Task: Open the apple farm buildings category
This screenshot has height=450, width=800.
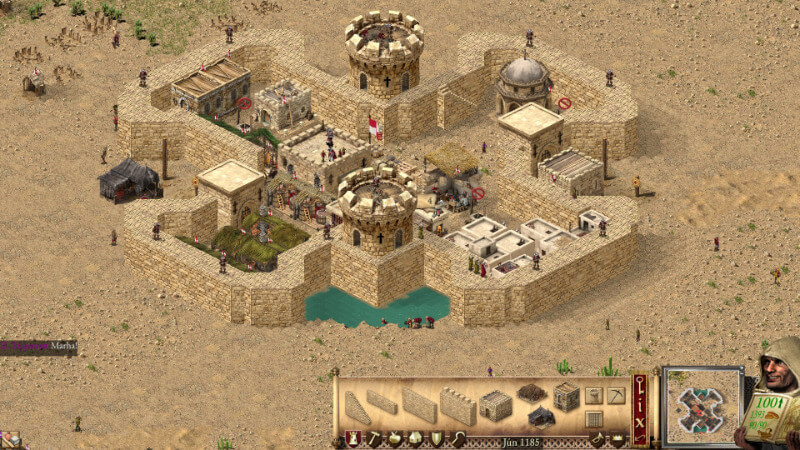Action: [394, 439]
